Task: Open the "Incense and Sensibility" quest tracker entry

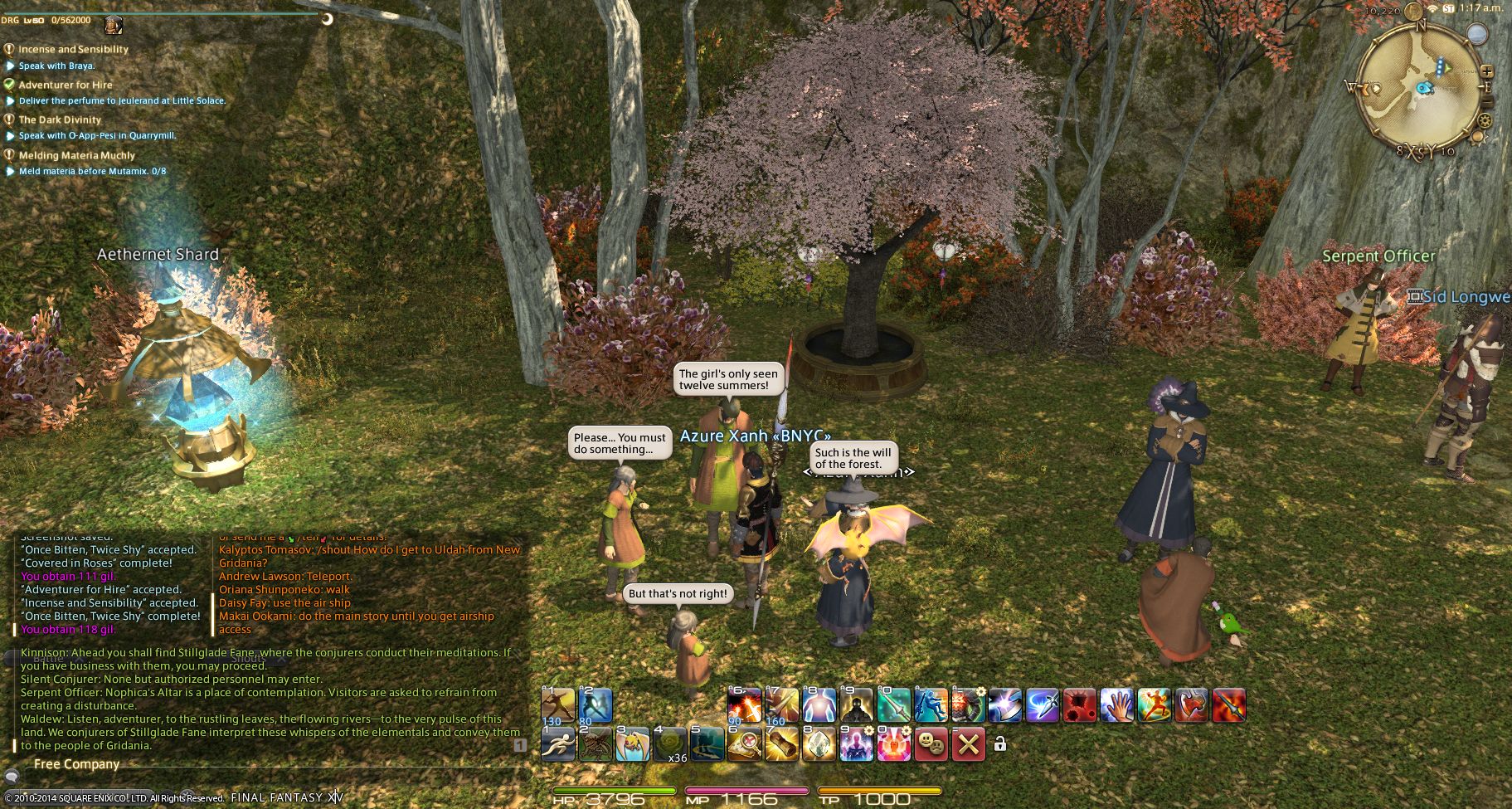Action: pyautogui.click(x=73, y=49)
